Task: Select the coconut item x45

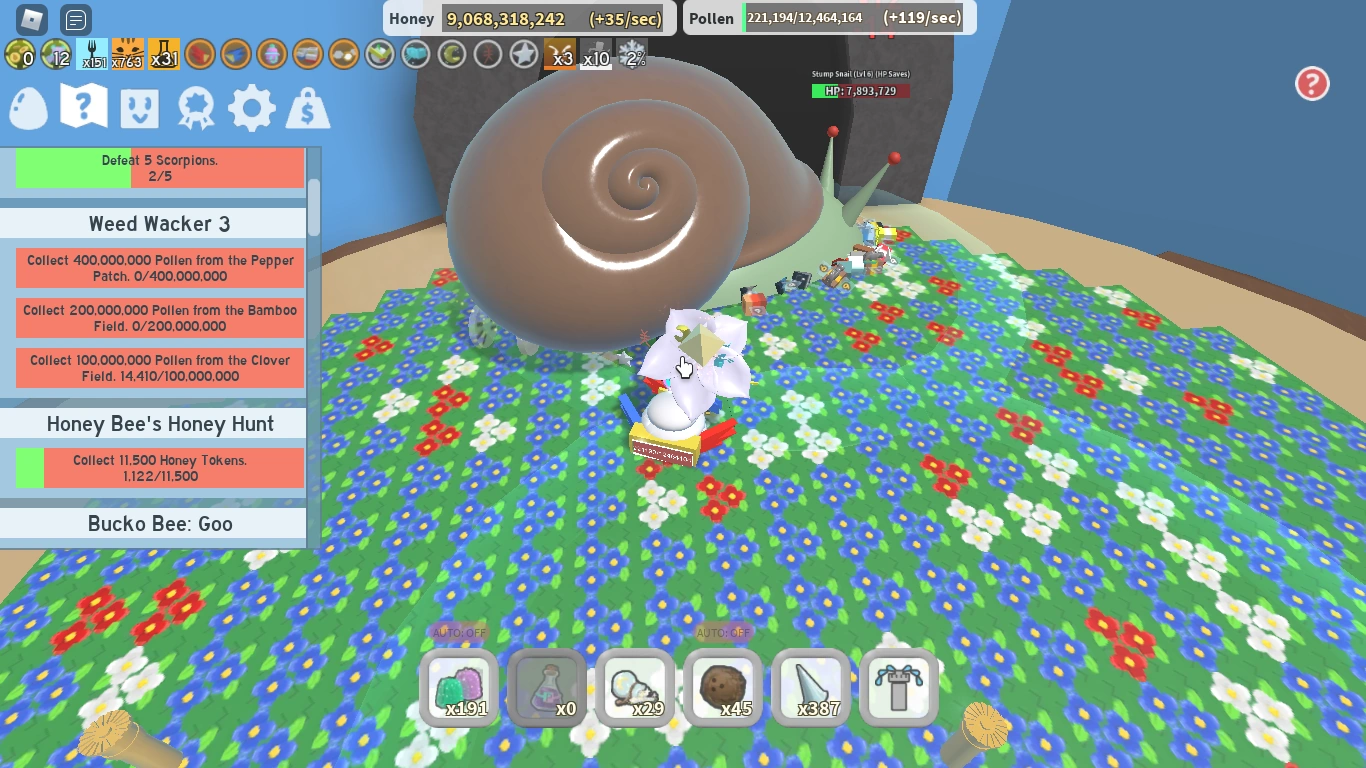Action: [723, 688]
